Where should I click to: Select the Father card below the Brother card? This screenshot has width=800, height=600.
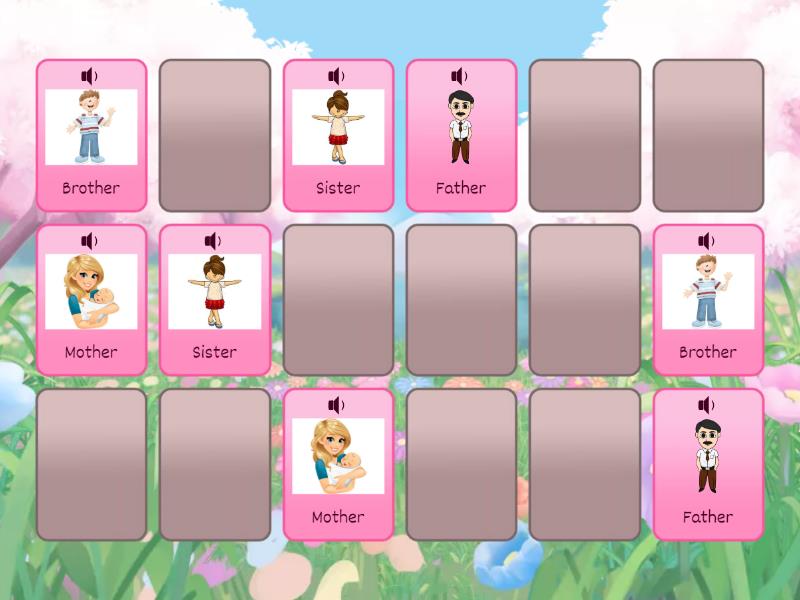click(708, 465)
